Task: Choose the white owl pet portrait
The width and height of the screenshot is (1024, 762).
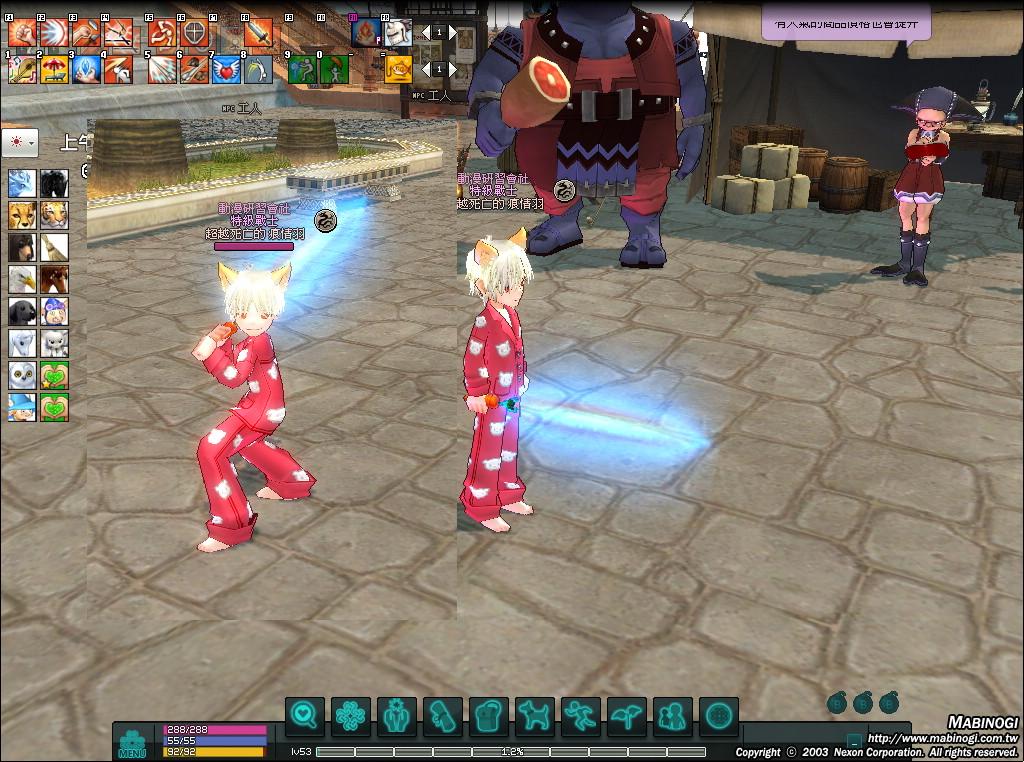Action: click(22, 375)
